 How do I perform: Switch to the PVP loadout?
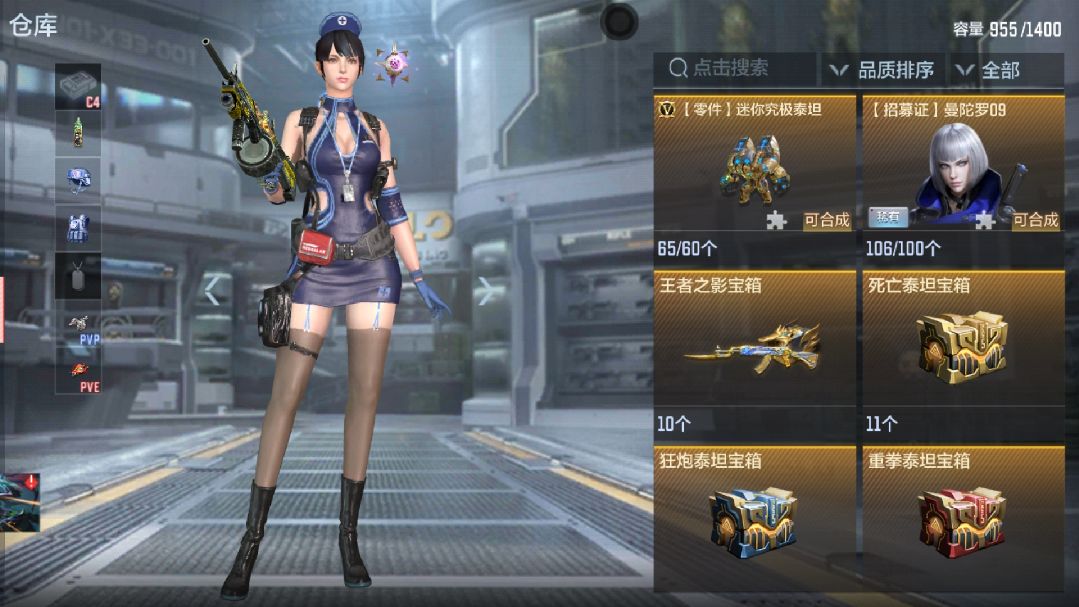(78, 327)
